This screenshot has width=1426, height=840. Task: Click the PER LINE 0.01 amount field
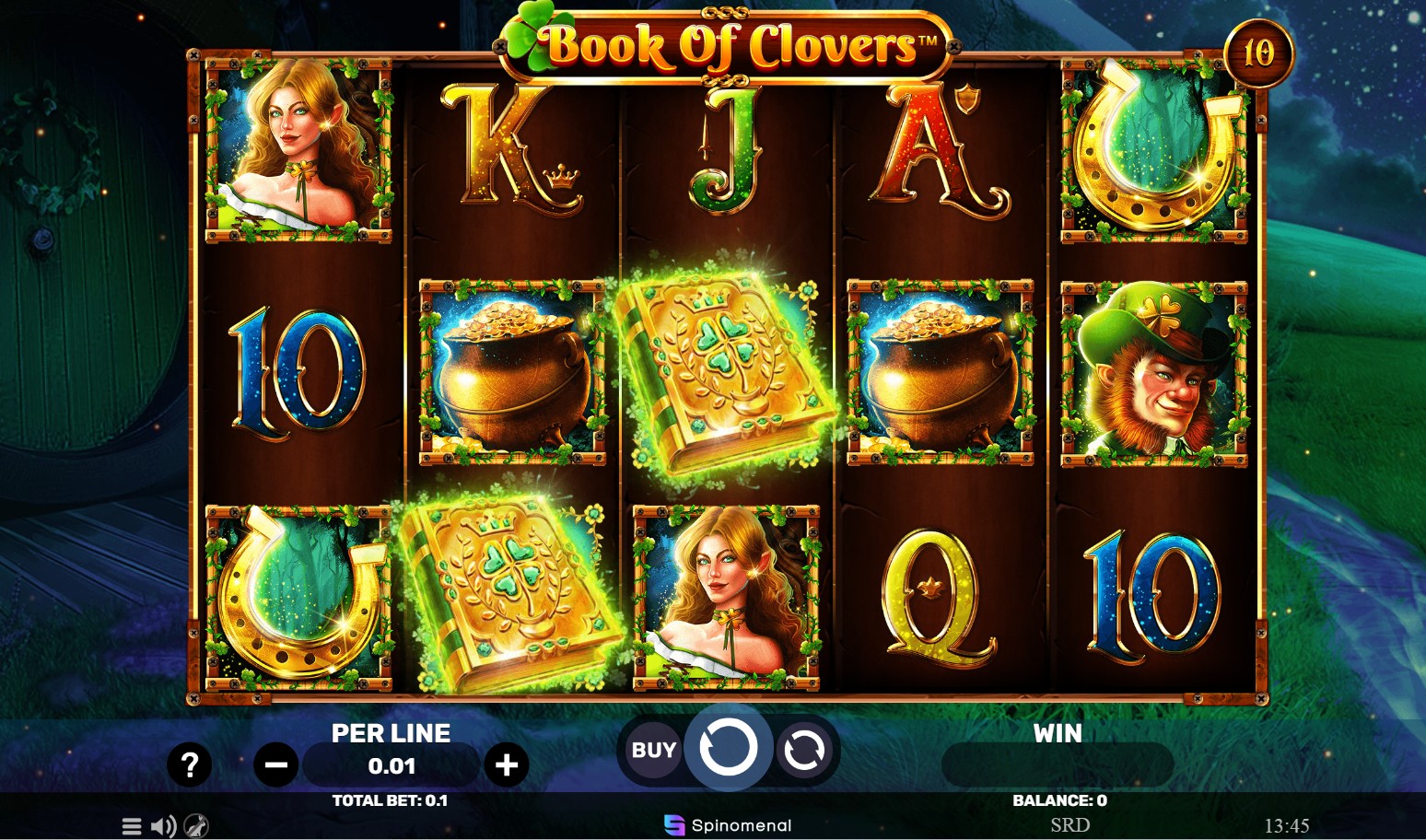pyautogui.click(x=391, y=765)
